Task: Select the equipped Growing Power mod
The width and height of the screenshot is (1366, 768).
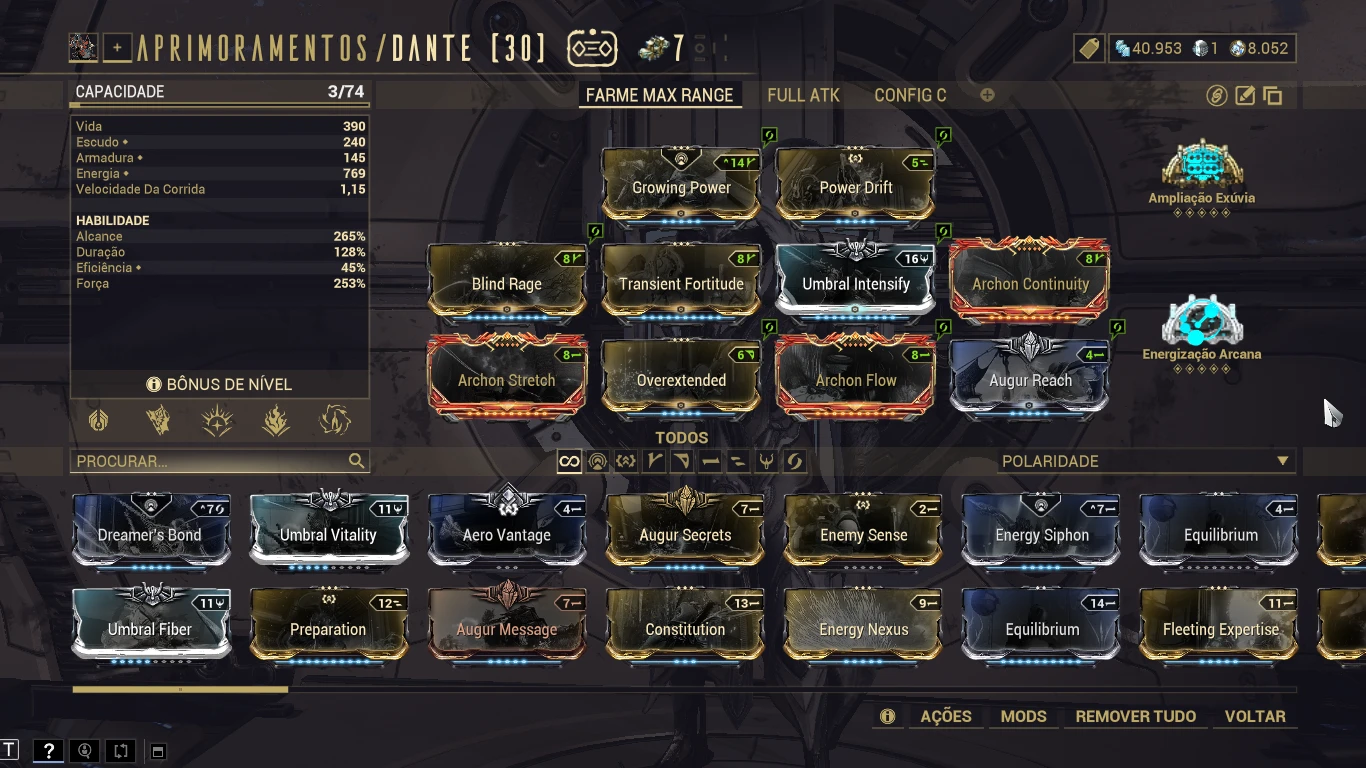Action: point(681,186)
